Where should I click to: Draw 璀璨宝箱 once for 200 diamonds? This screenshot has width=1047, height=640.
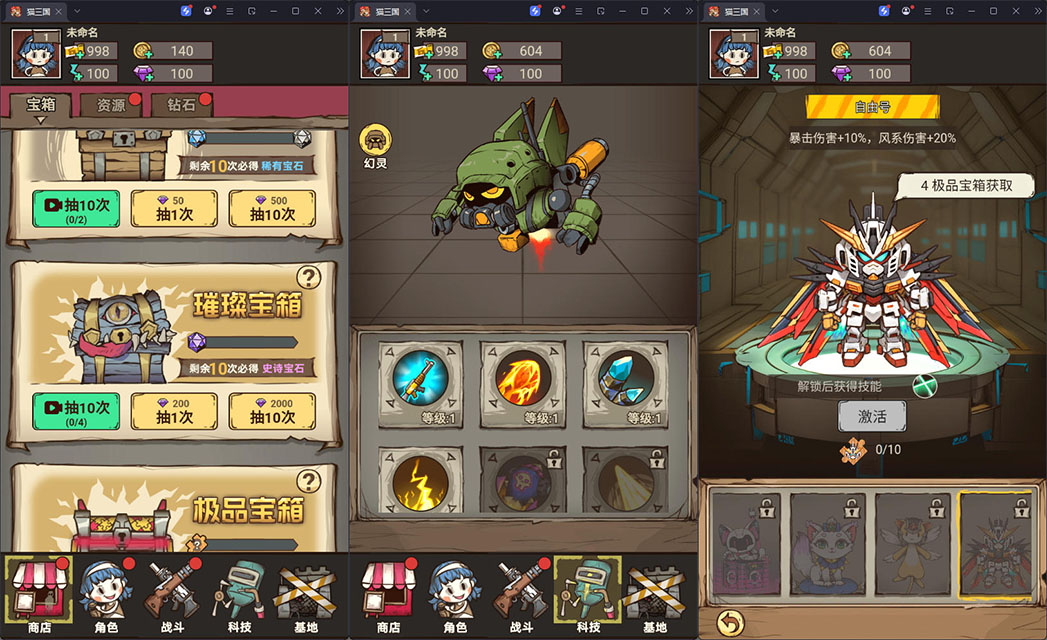tap(174, 411)
